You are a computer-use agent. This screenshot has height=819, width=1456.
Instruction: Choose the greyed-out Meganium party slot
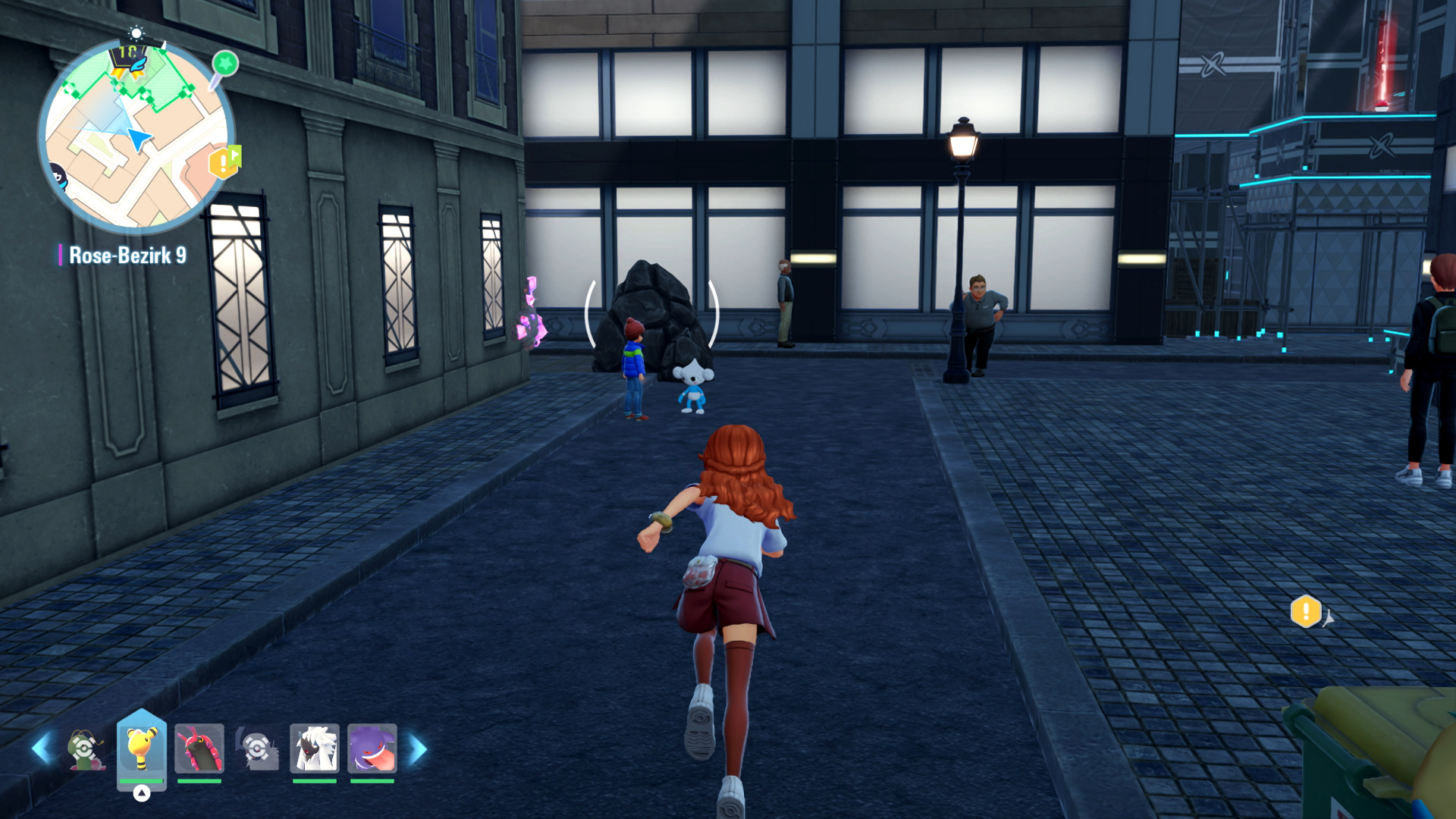(x=84, y=748)
